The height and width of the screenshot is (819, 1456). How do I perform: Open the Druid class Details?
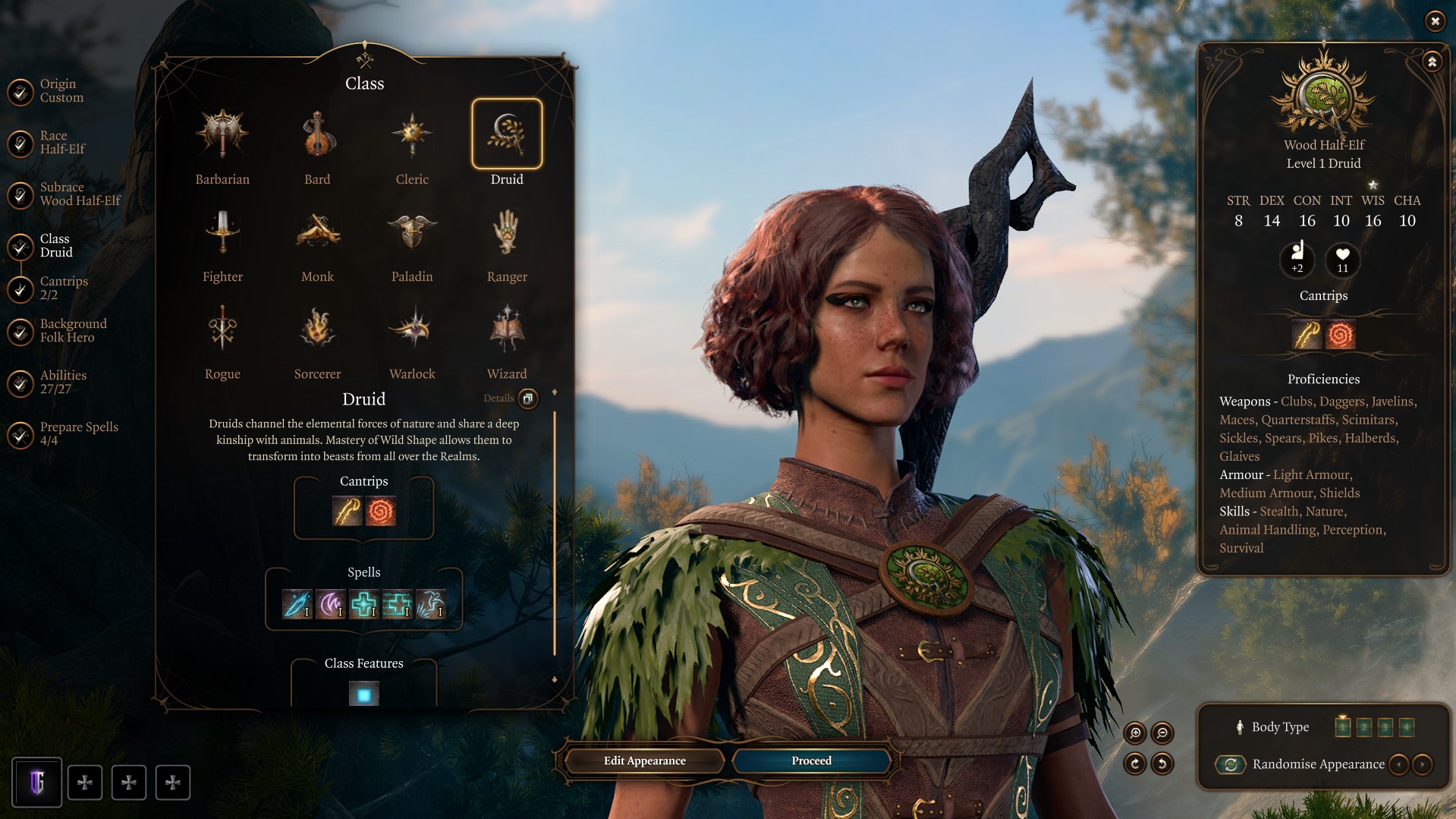tap(529, 398)
